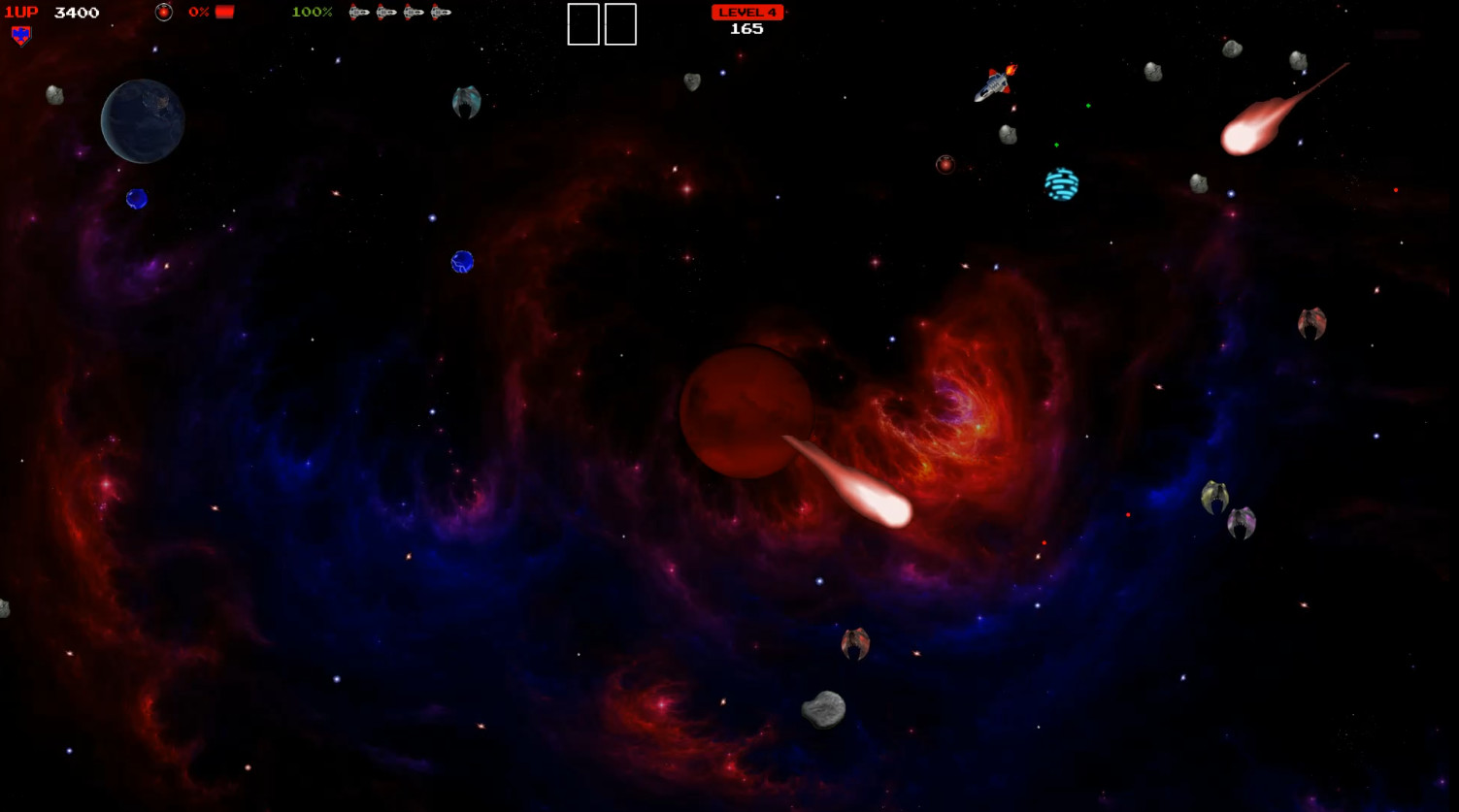Click the red shield orb icon in HUD
Image resolution: width=1459 pixels, height=812 pixels.
coord(164,12)
